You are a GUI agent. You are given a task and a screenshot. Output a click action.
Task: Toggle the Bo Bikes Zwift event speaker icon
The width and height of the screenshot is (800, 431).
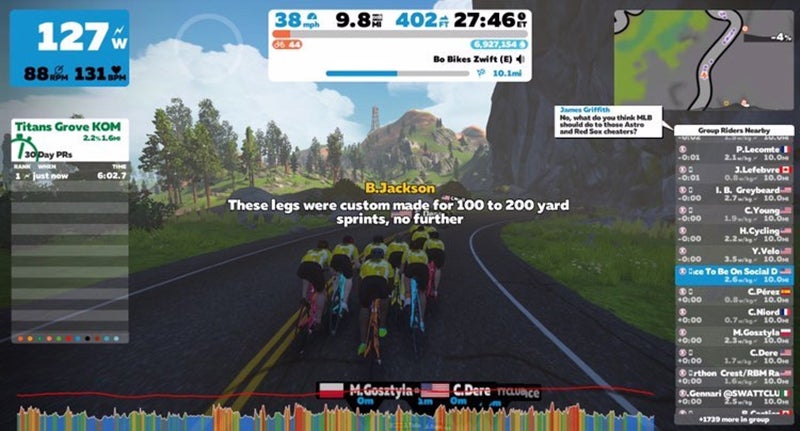coord(521,59)
